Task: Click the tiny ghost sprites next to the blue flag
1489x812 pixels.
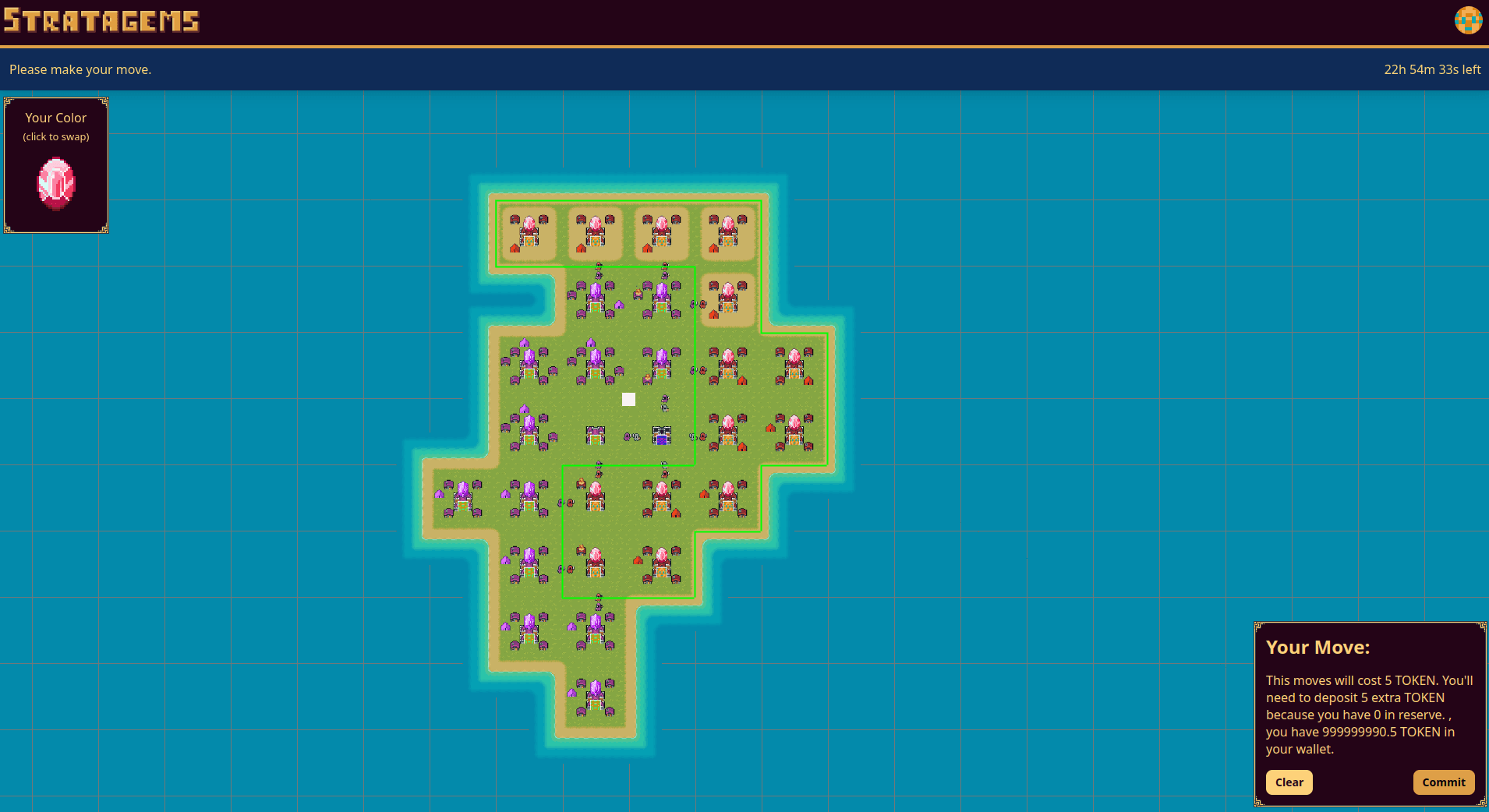Action: (632, 437)
